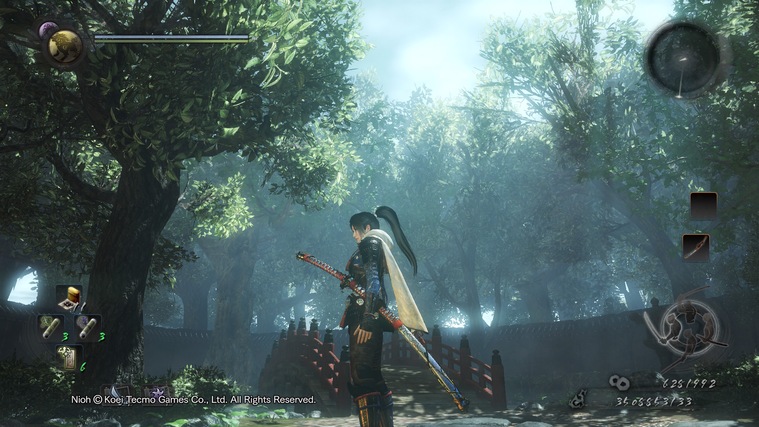Open the circular compass minimap

pyautogui.click(x=684, y=59)
